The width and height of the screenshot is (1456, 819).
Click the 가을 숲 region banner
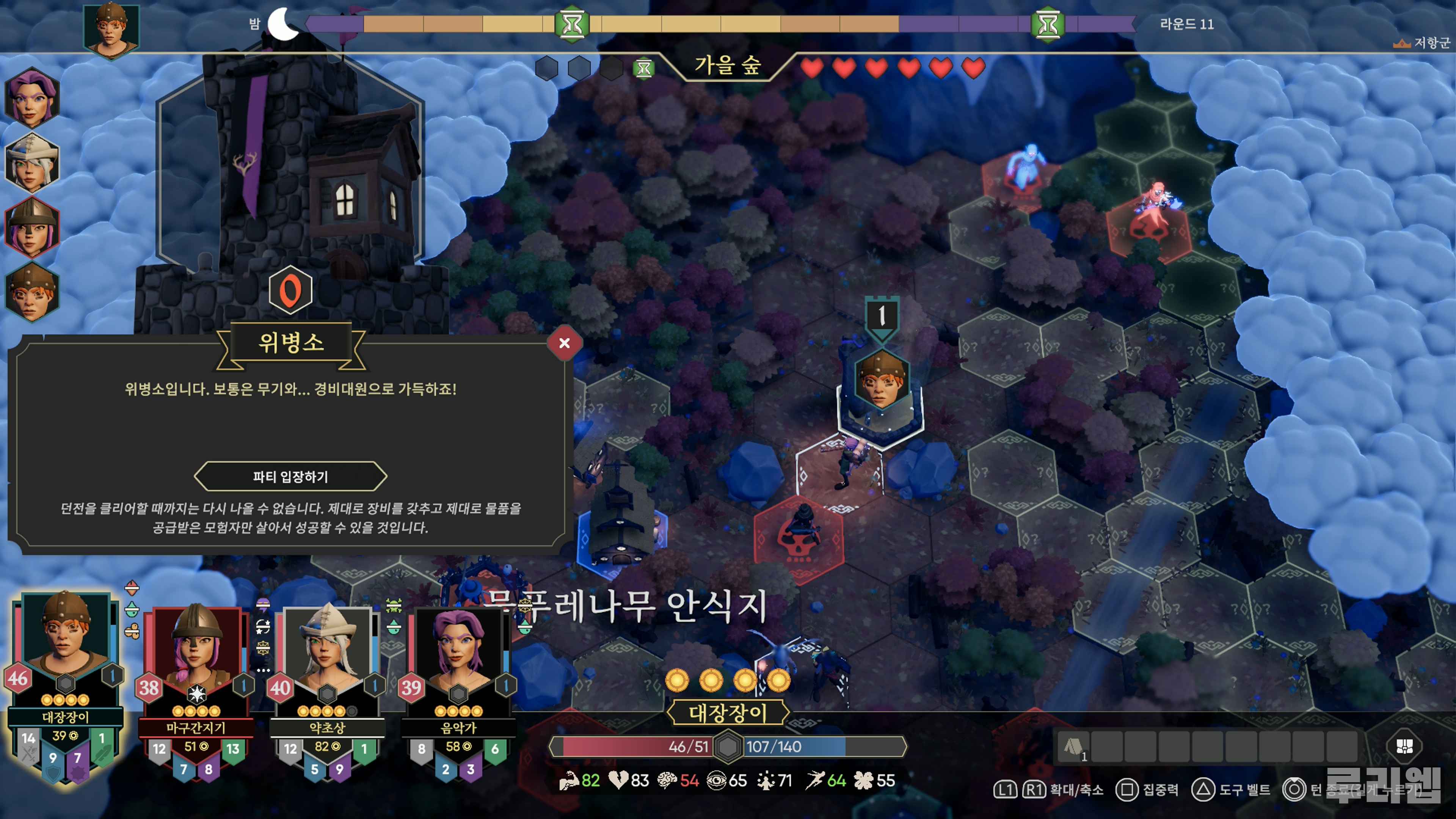[x=727, y=66]
